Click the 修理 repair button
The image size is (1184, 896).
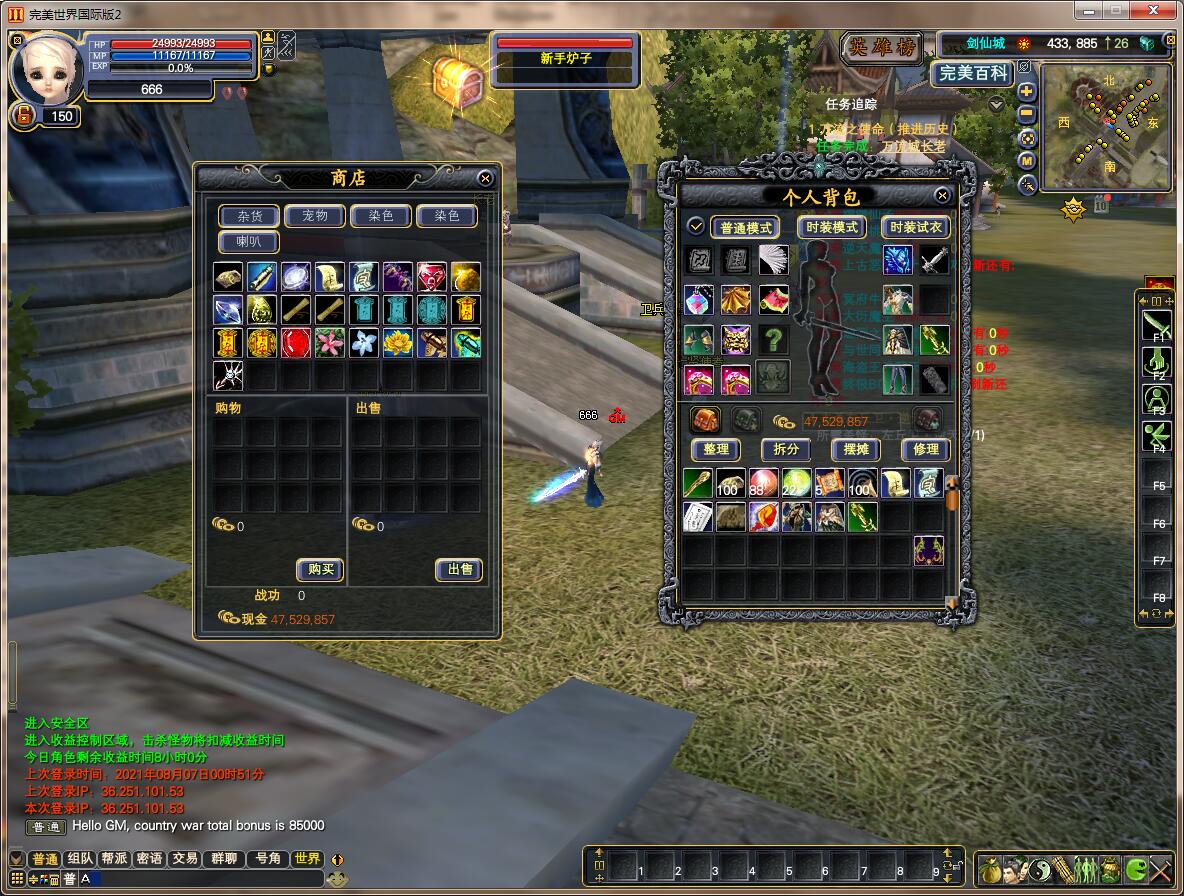coord(926,450)
